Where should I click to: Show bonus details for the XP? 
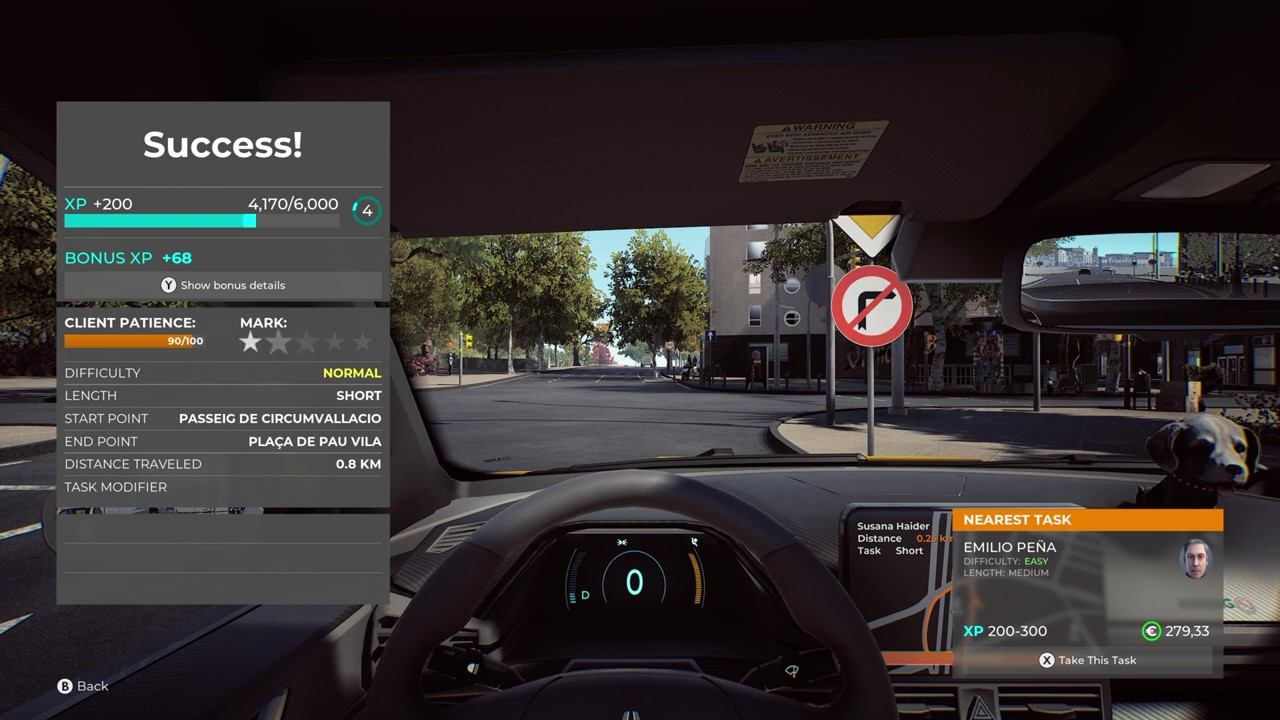click(223, 285)
